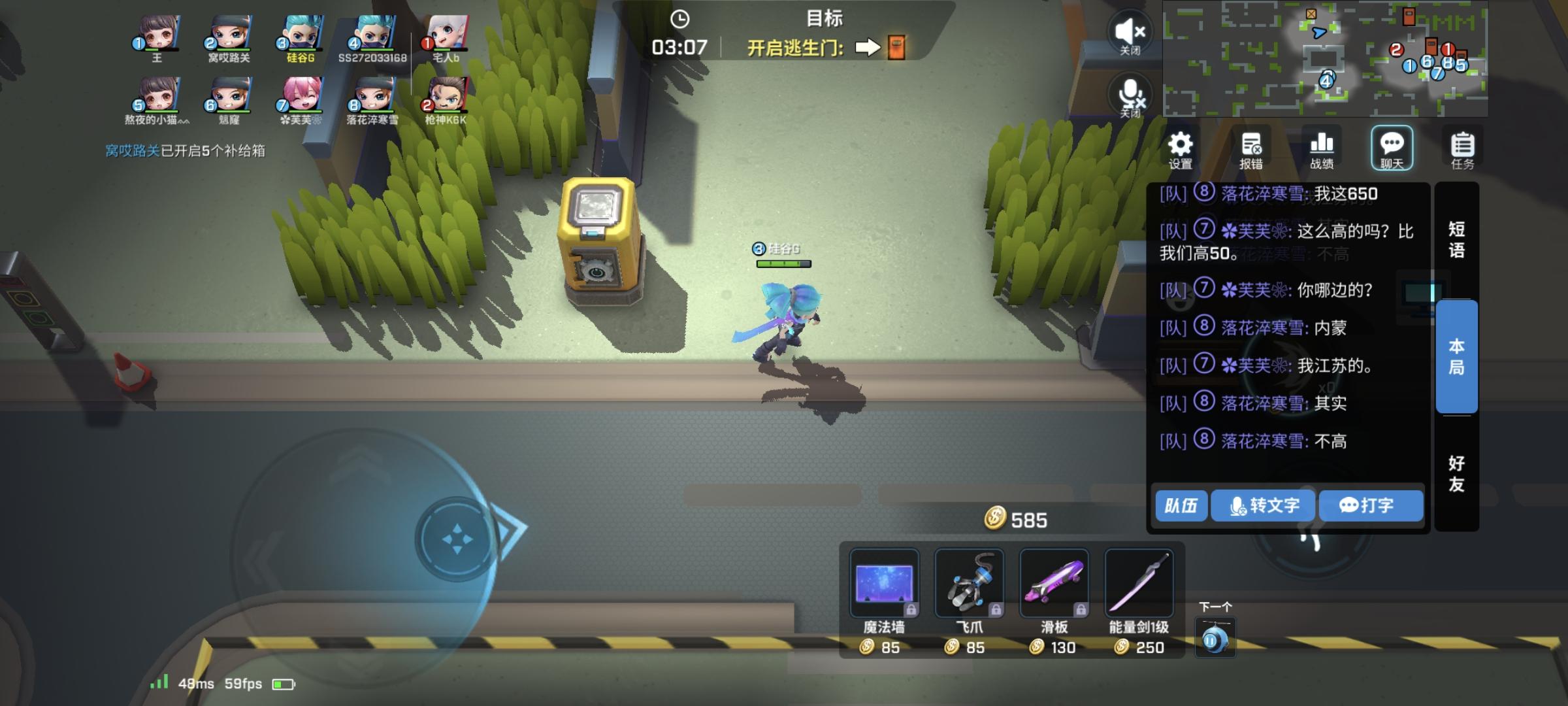Start voice-to-text with 转文字 button
The image size is (1568, 706).
(1262, 505)
